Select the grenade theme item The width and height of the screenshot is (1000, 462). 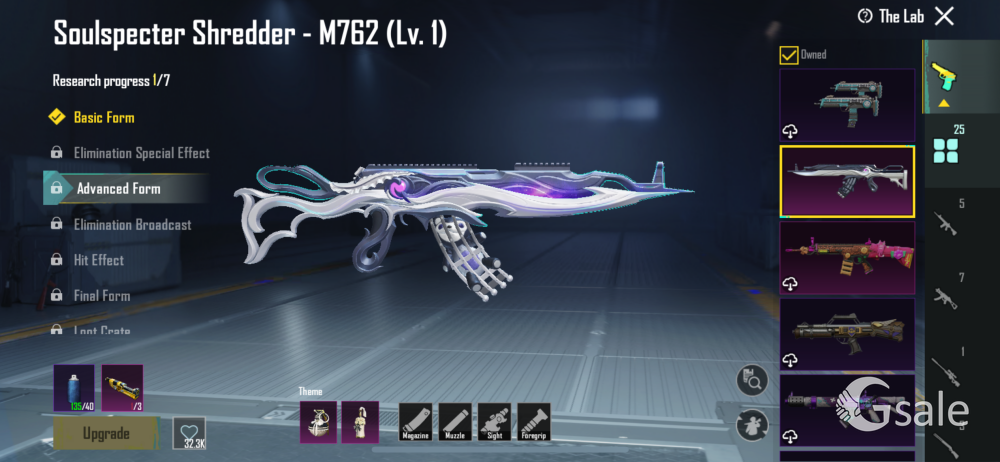coord(316,421)
